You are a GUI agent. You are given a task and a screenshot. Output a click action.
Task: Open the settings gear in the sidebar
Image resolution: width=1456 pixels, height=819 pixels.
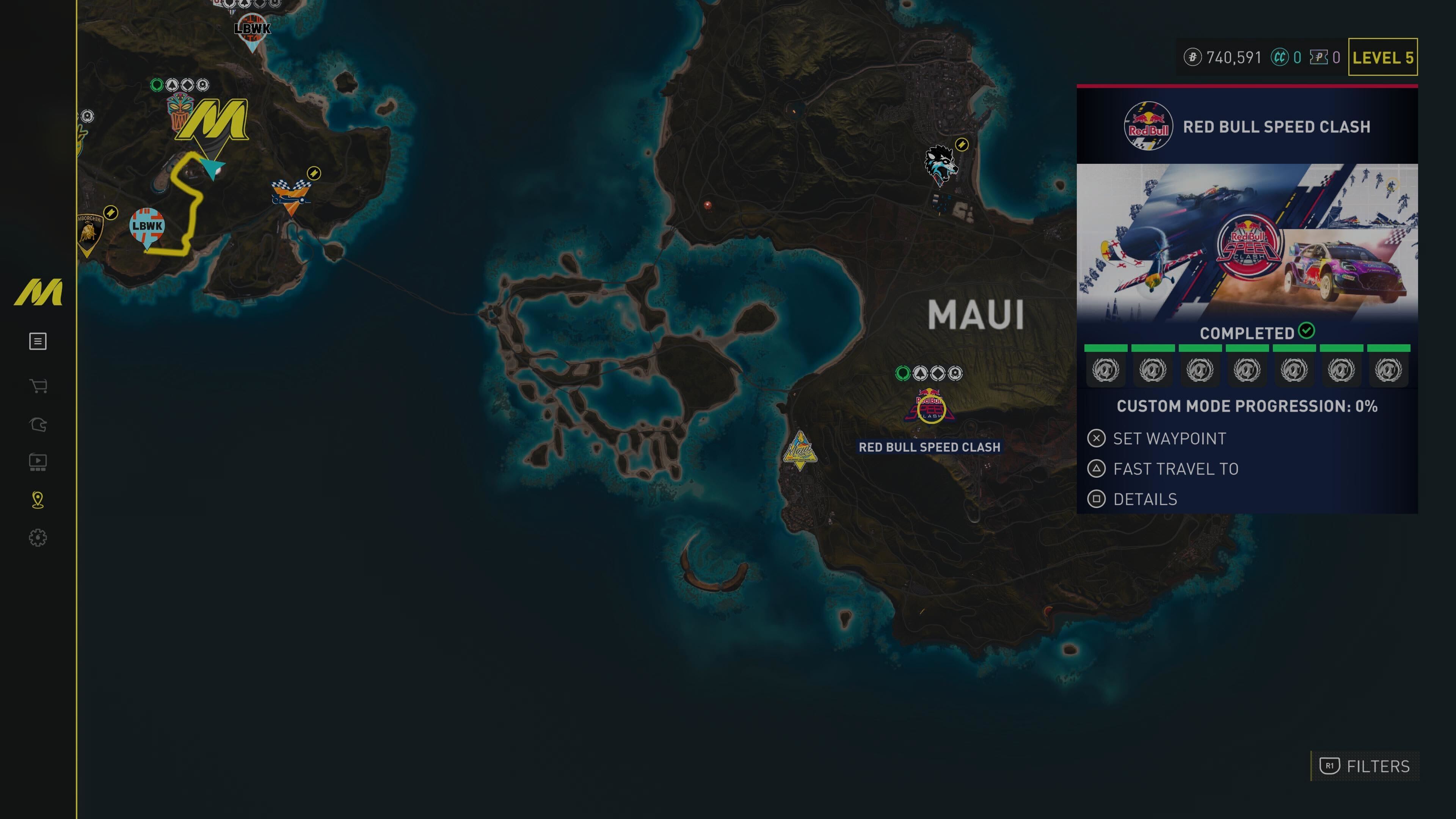(38, 538)
